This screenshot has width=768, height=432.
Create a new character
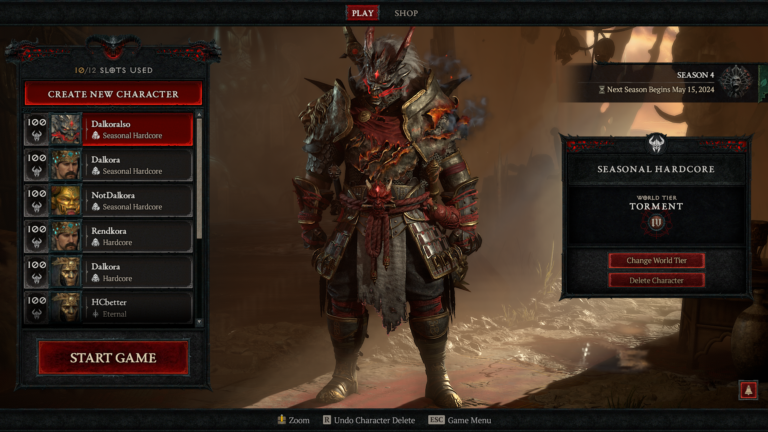click(x=113, y=94)
